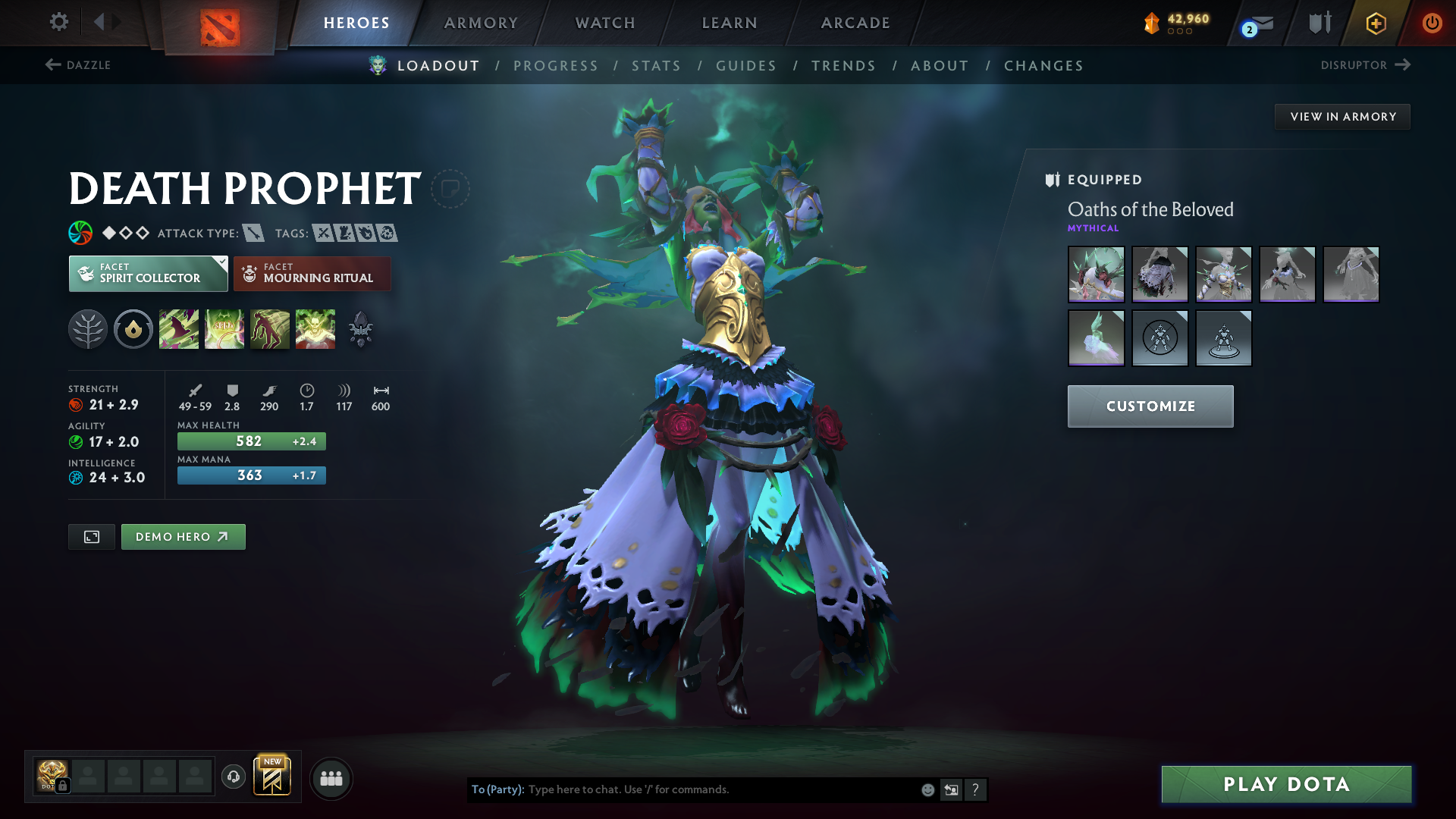The height and width of the screenshot is (819, 1456).
Task: Select the Mourning Ritual facet
Action: (312, 274)
